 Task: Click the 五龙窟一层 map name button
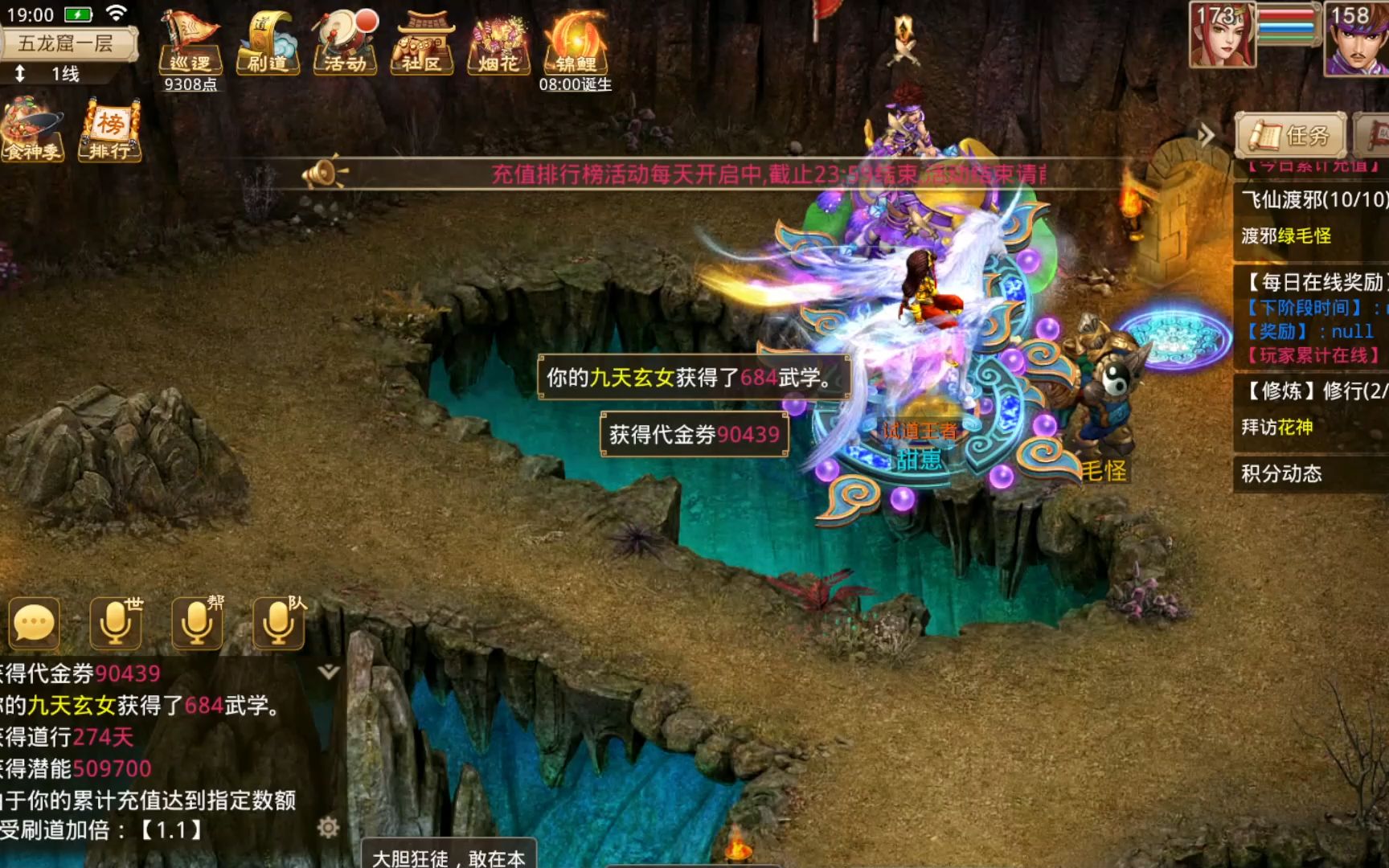(x=67, y=43)
